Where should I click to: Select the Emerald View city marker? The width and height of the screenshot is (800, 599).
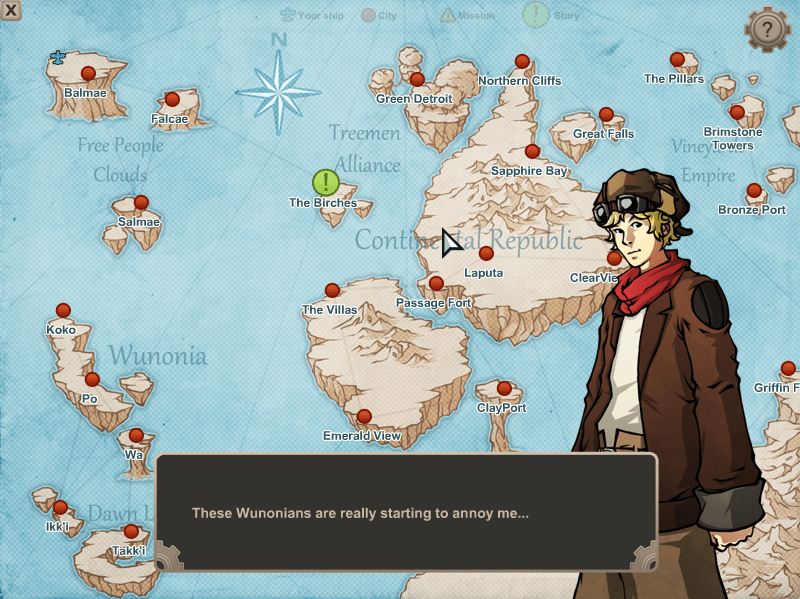pos(364,416)
